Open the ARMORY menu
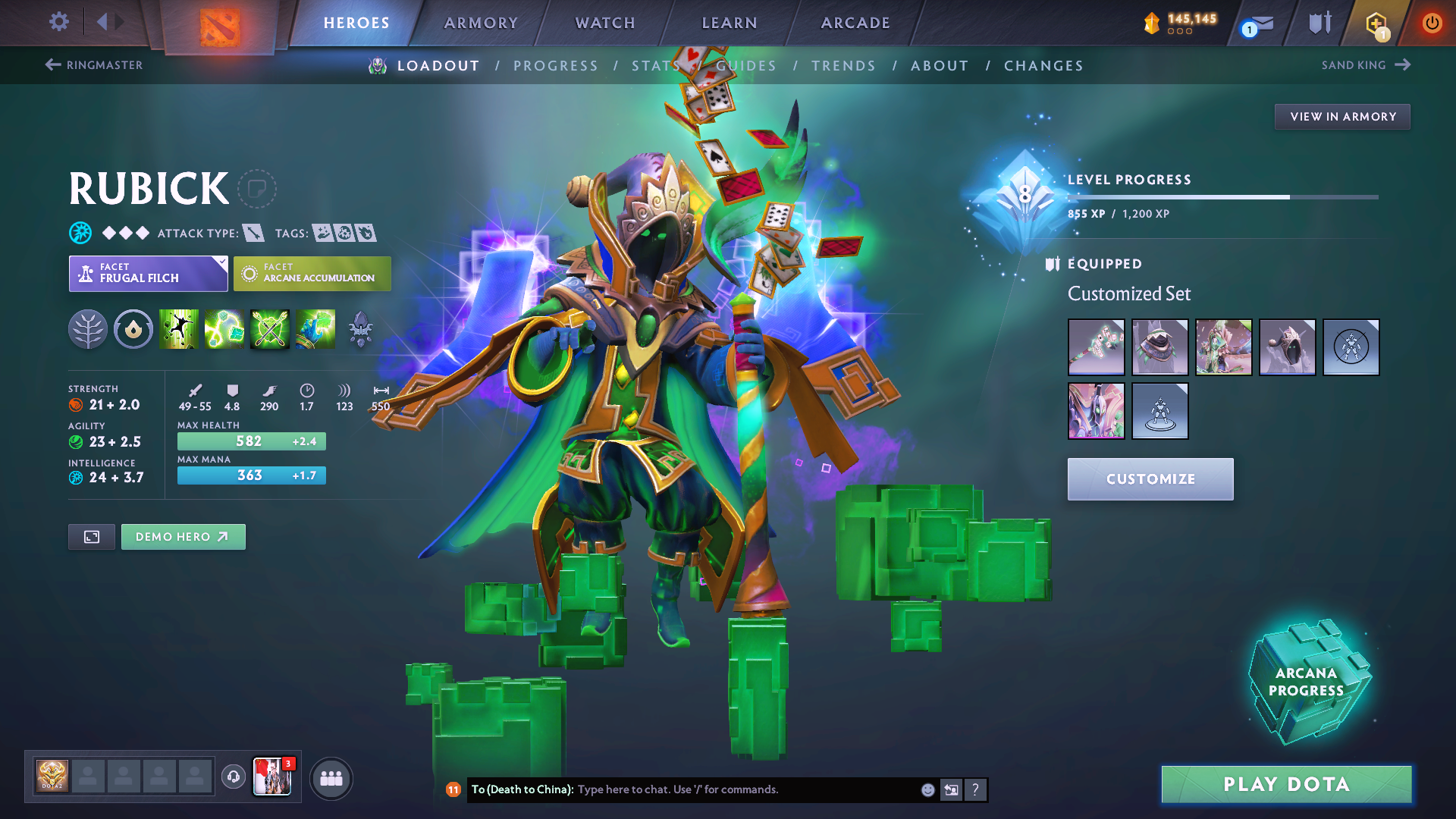Image resolution: width=1456 pixels, height=819 pixels. coord(481,23)
